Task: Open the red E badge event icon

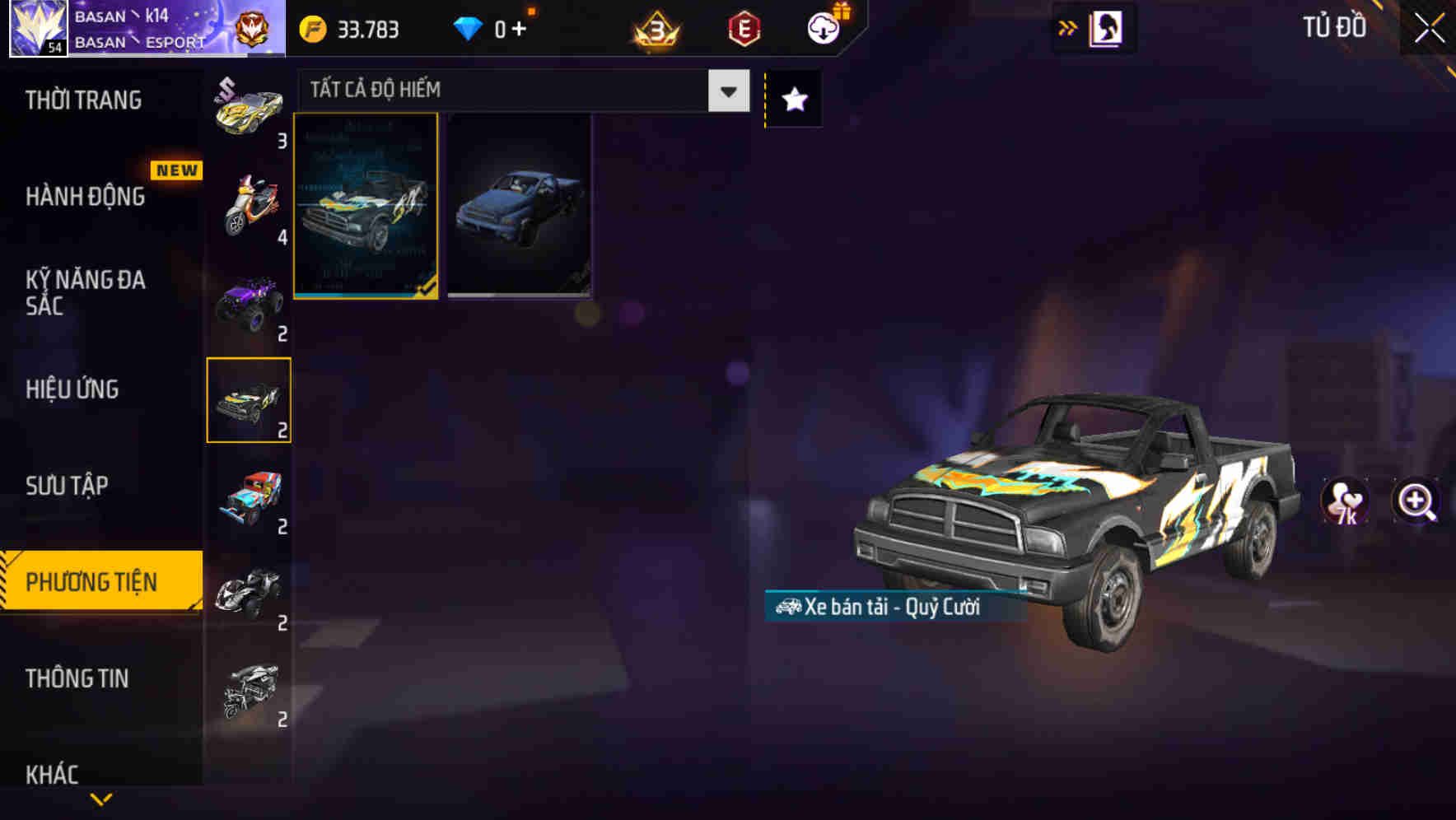Action: pyautogui.click(x=741, y=29)
